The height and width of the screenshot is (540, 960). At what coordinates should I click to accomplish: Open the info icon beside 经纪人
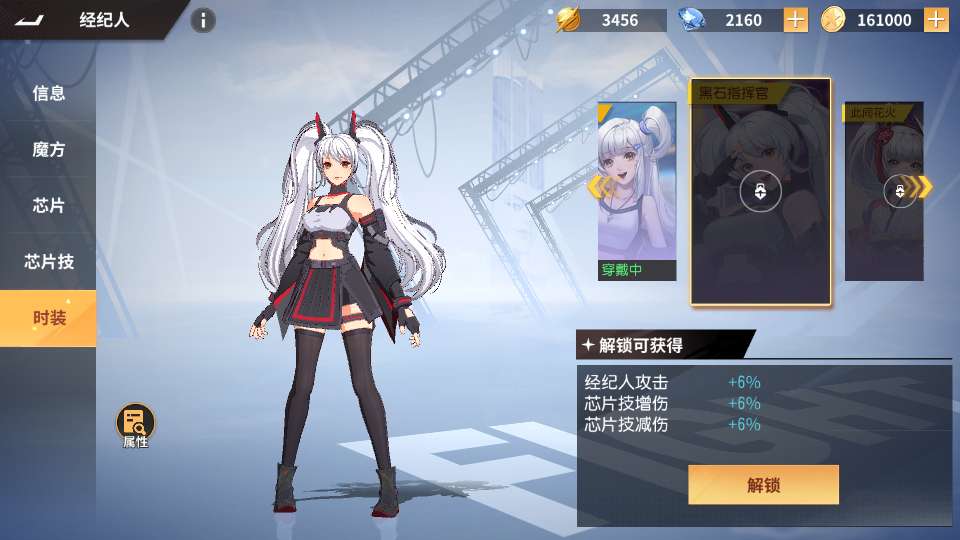[x=203, y=20]
